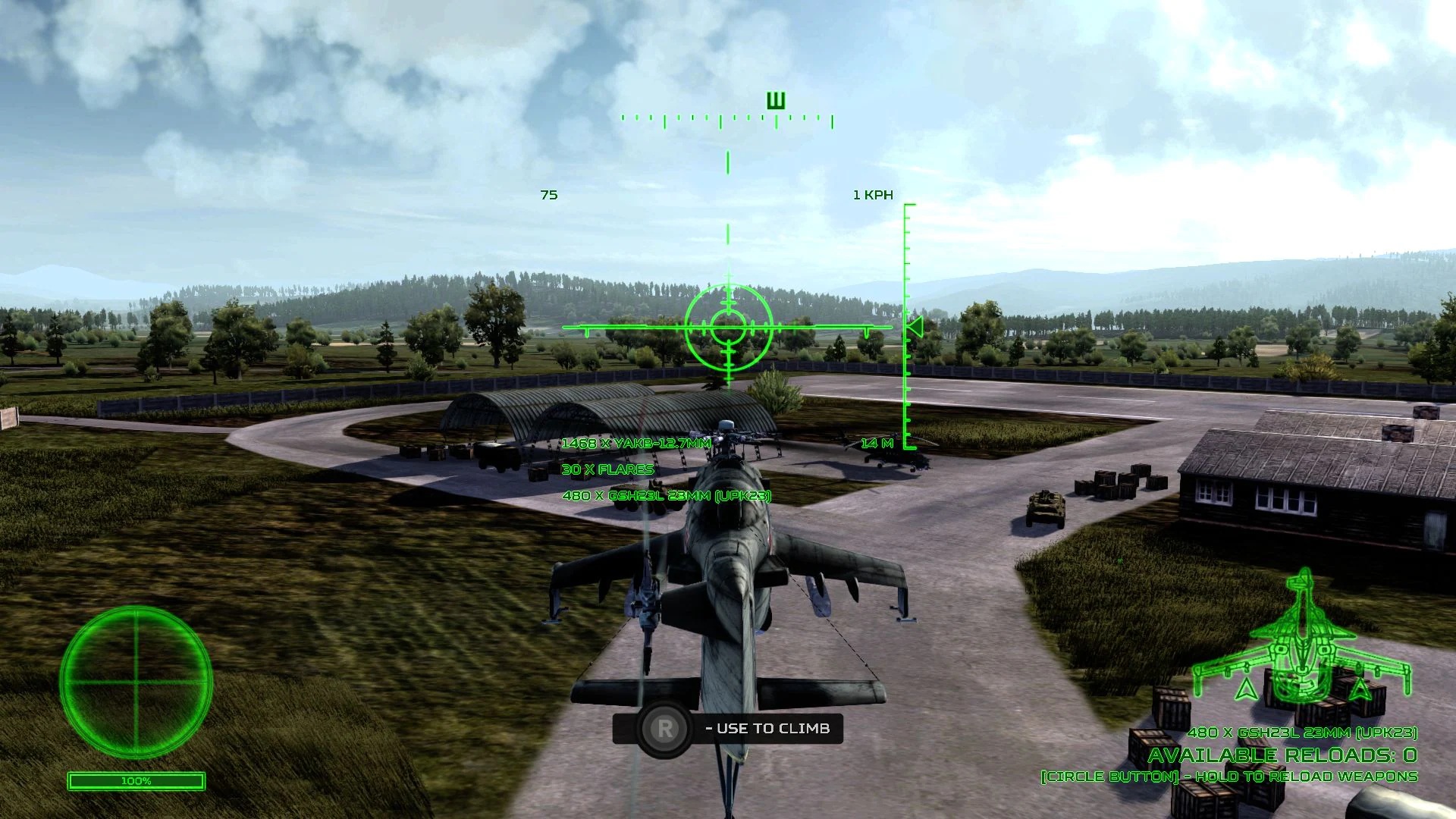Select the heading value 75
The image size is (1456, 819).
click(549, 195)
